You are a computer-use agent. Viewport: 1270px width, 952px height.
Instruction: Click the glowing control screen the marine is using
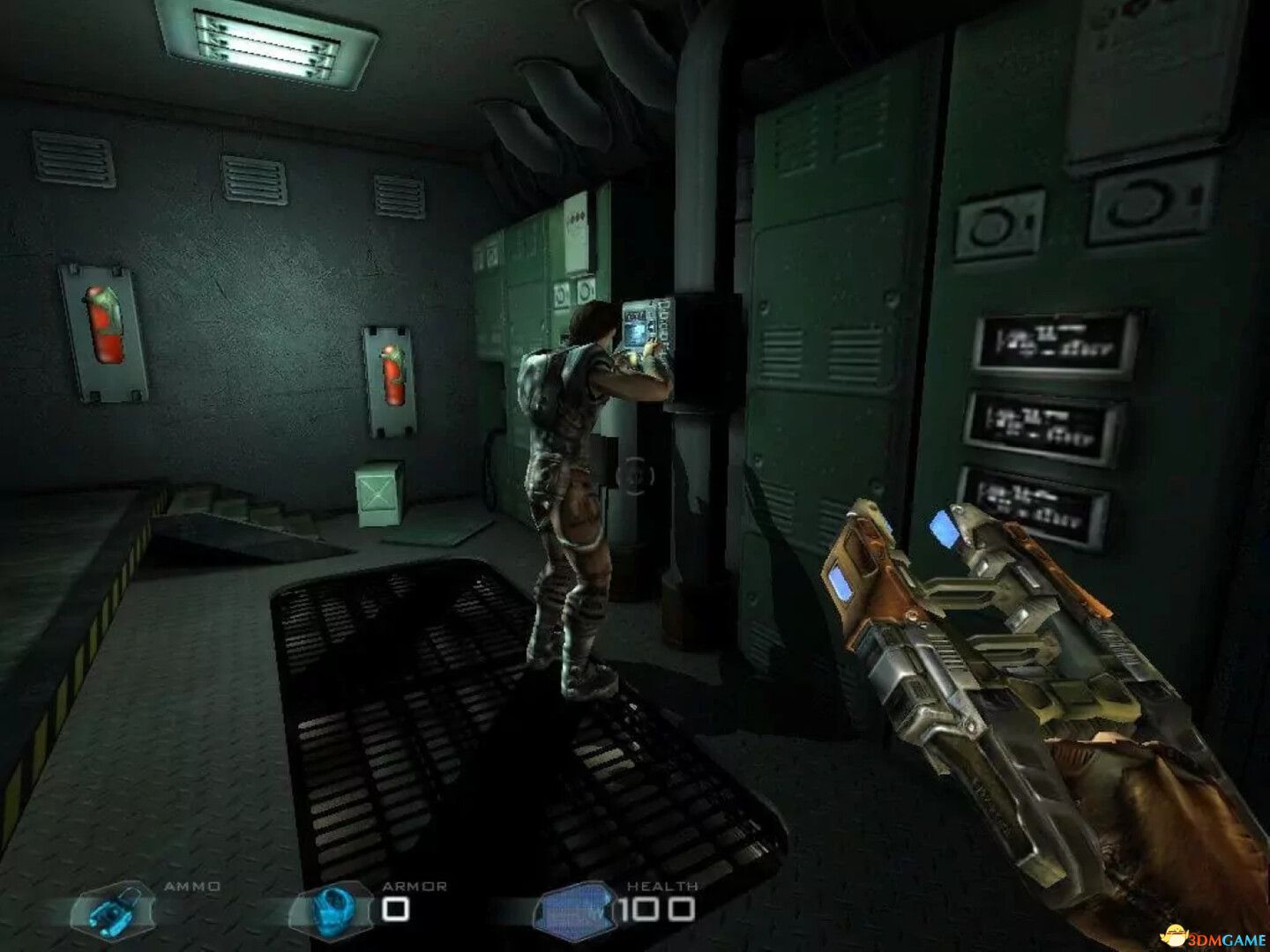(x=634, y=330)
